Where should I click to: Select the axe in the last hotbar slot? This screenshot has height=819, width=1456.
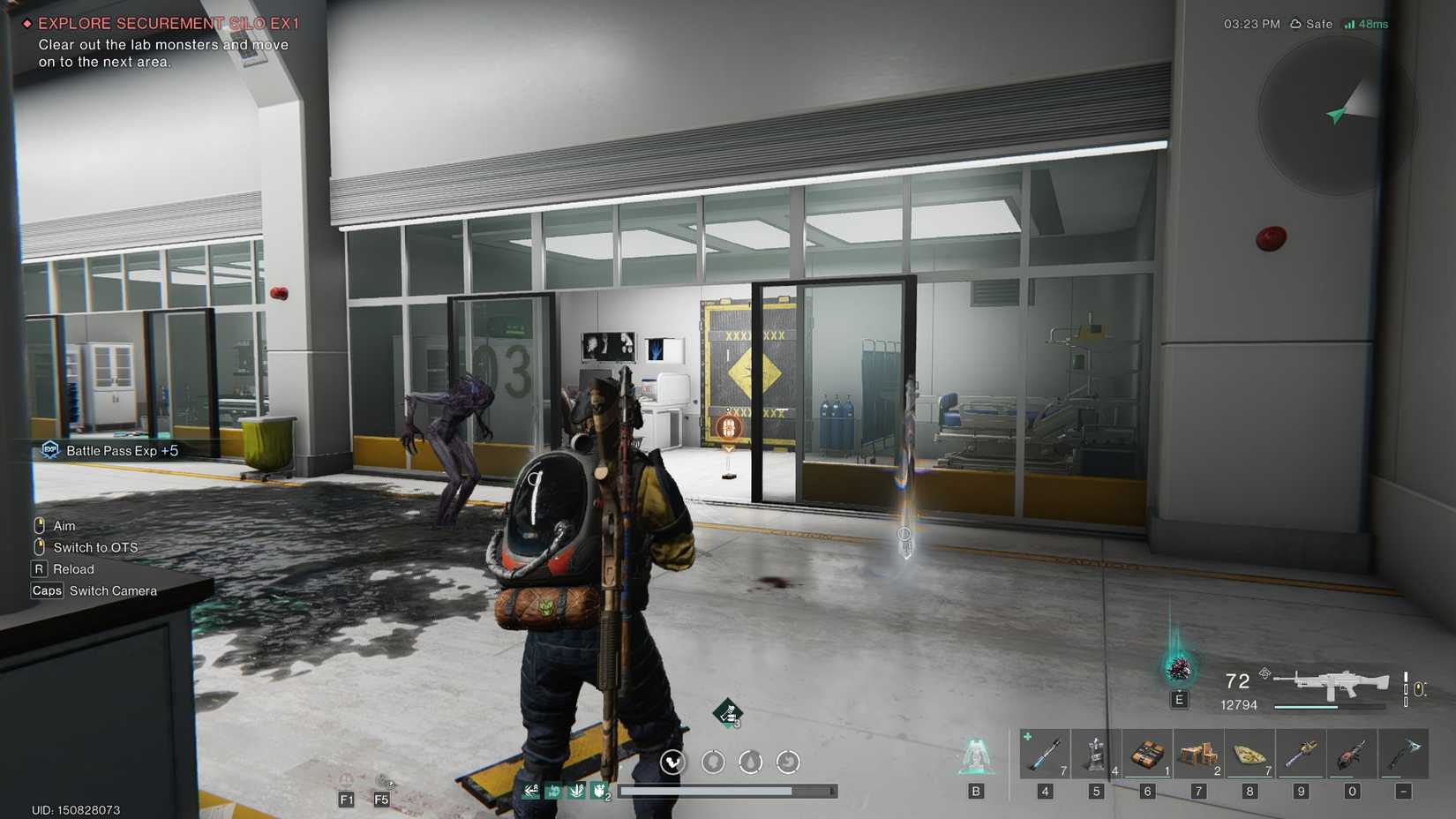pos(1403,755)
